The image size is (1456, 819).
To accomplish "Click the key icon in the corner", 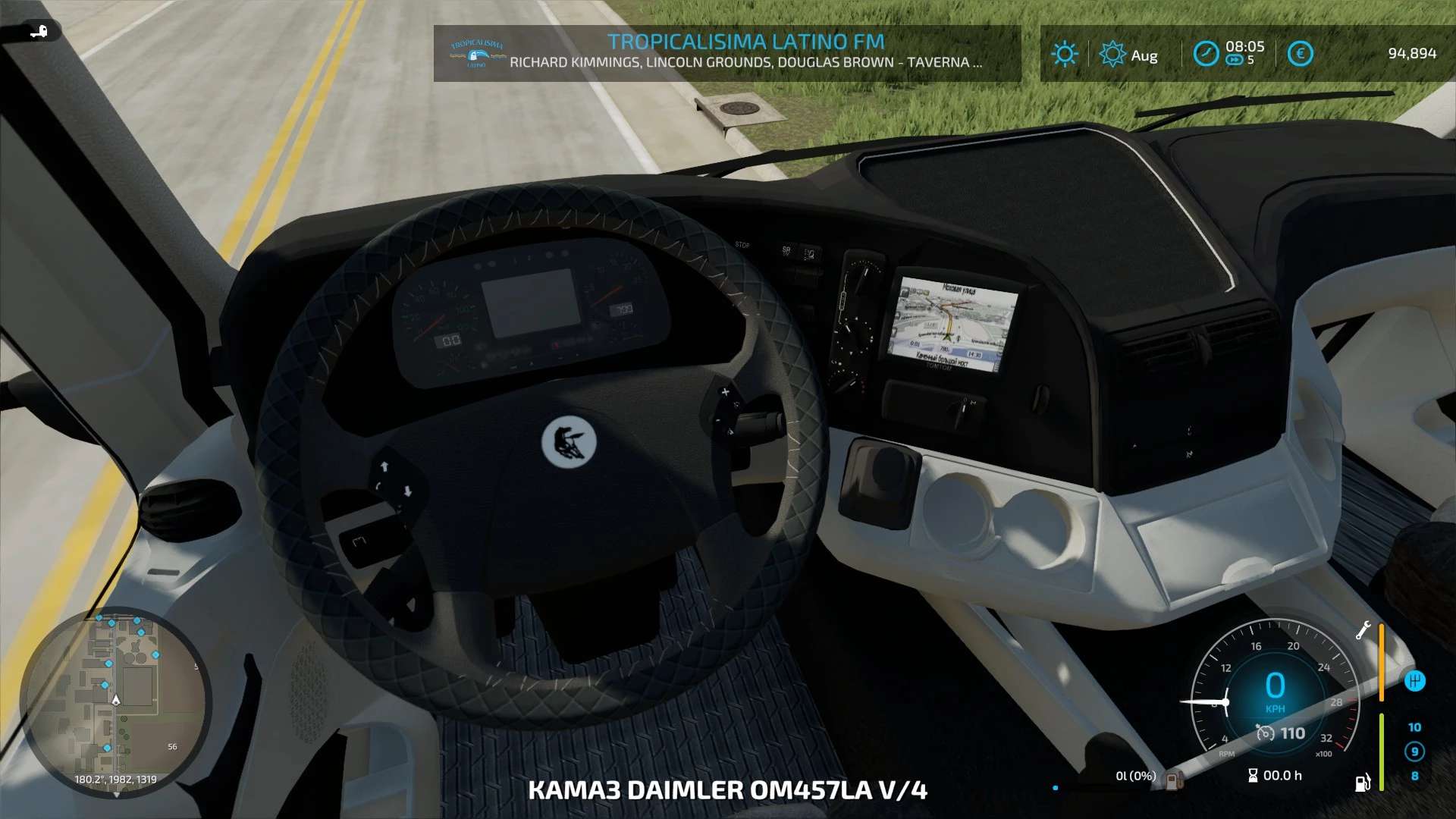I will 38,31.
